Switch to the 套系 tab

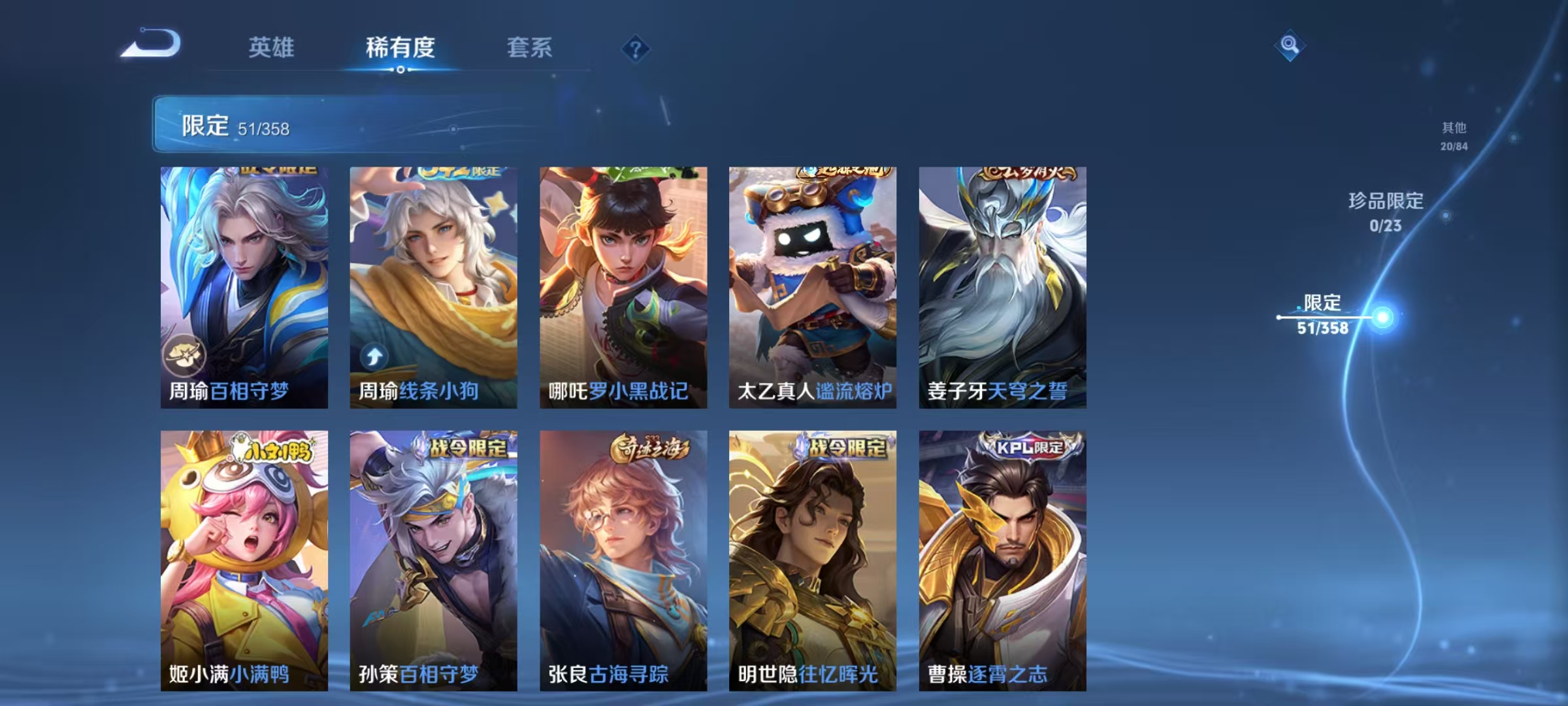[x=530, y=47]
